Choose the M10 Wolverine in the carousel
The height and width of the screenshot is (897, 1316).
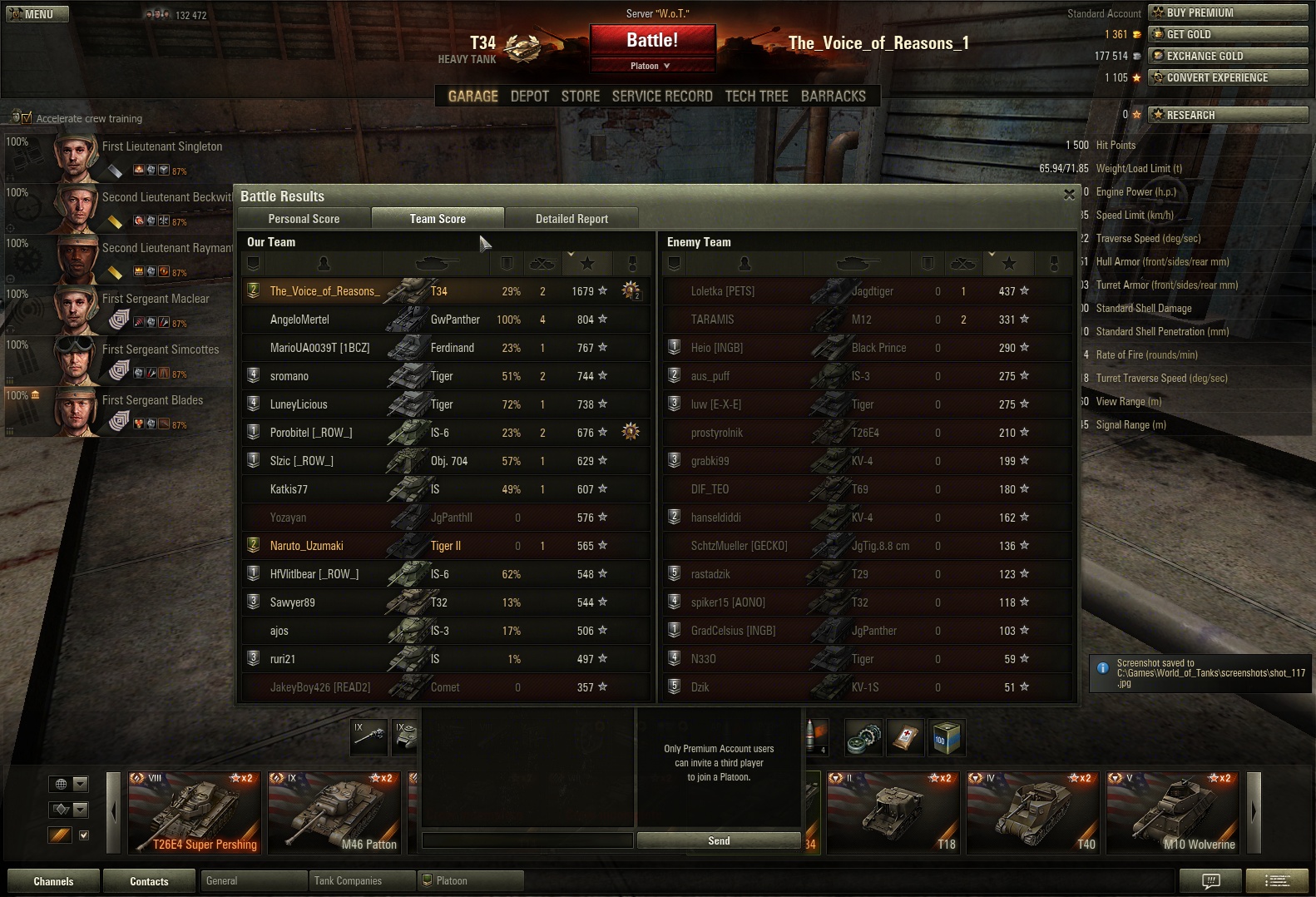tap(1172, 813)
